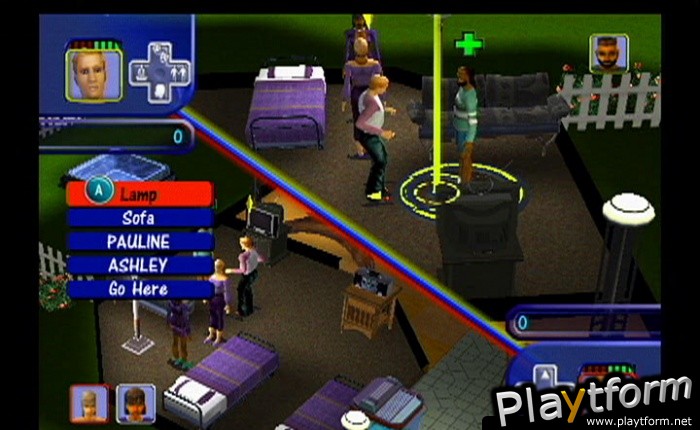Select ASHLEY from the interaction list
The width and height of the screenshot is (700, 430).
point(139,265)
